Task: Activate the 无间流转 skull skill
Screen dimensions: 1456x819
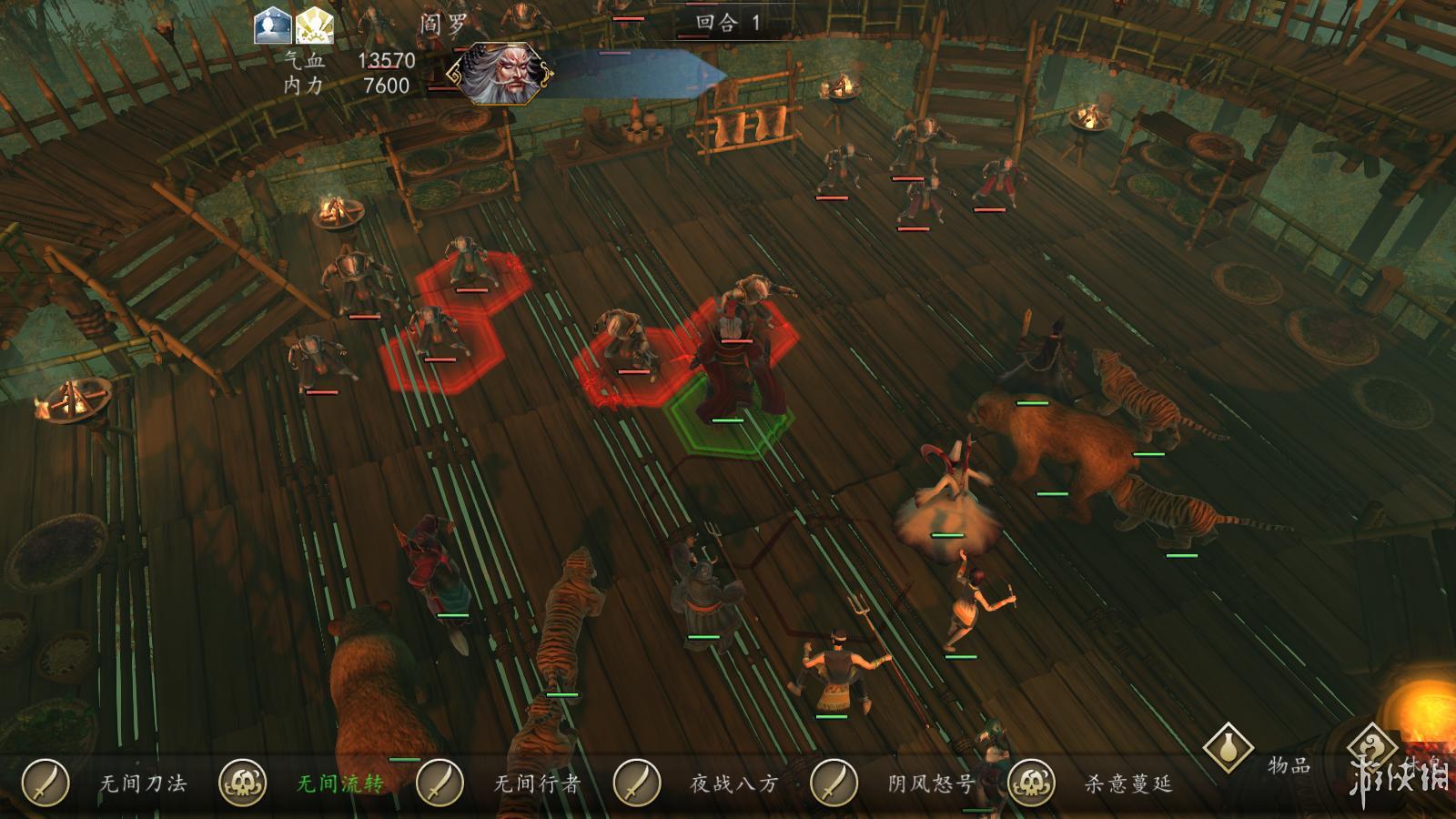Action: point(243,782)
